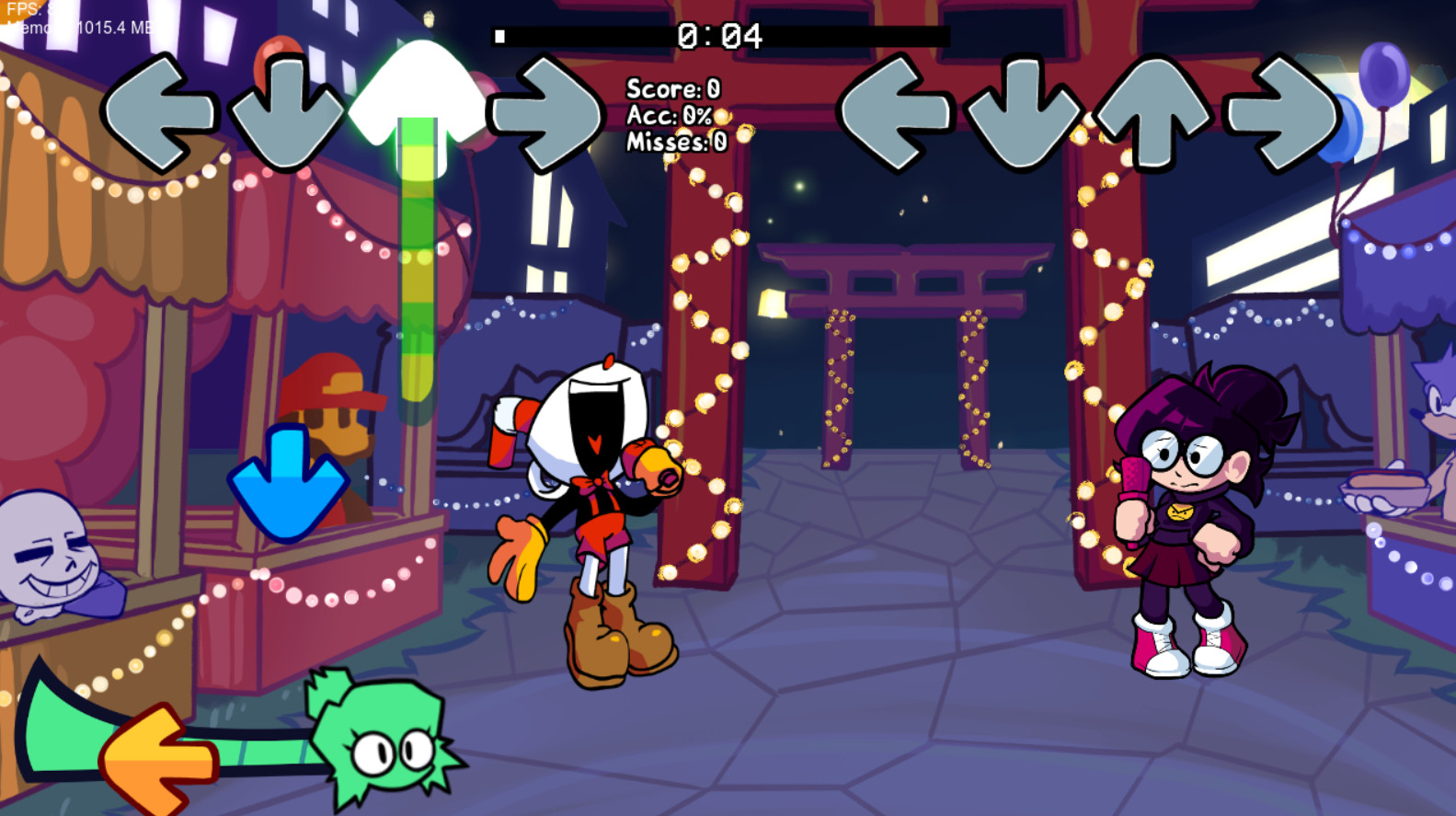The image size is (1456, 816).
Task: Click the song progress bar at the top
Action: click(722, 35)
